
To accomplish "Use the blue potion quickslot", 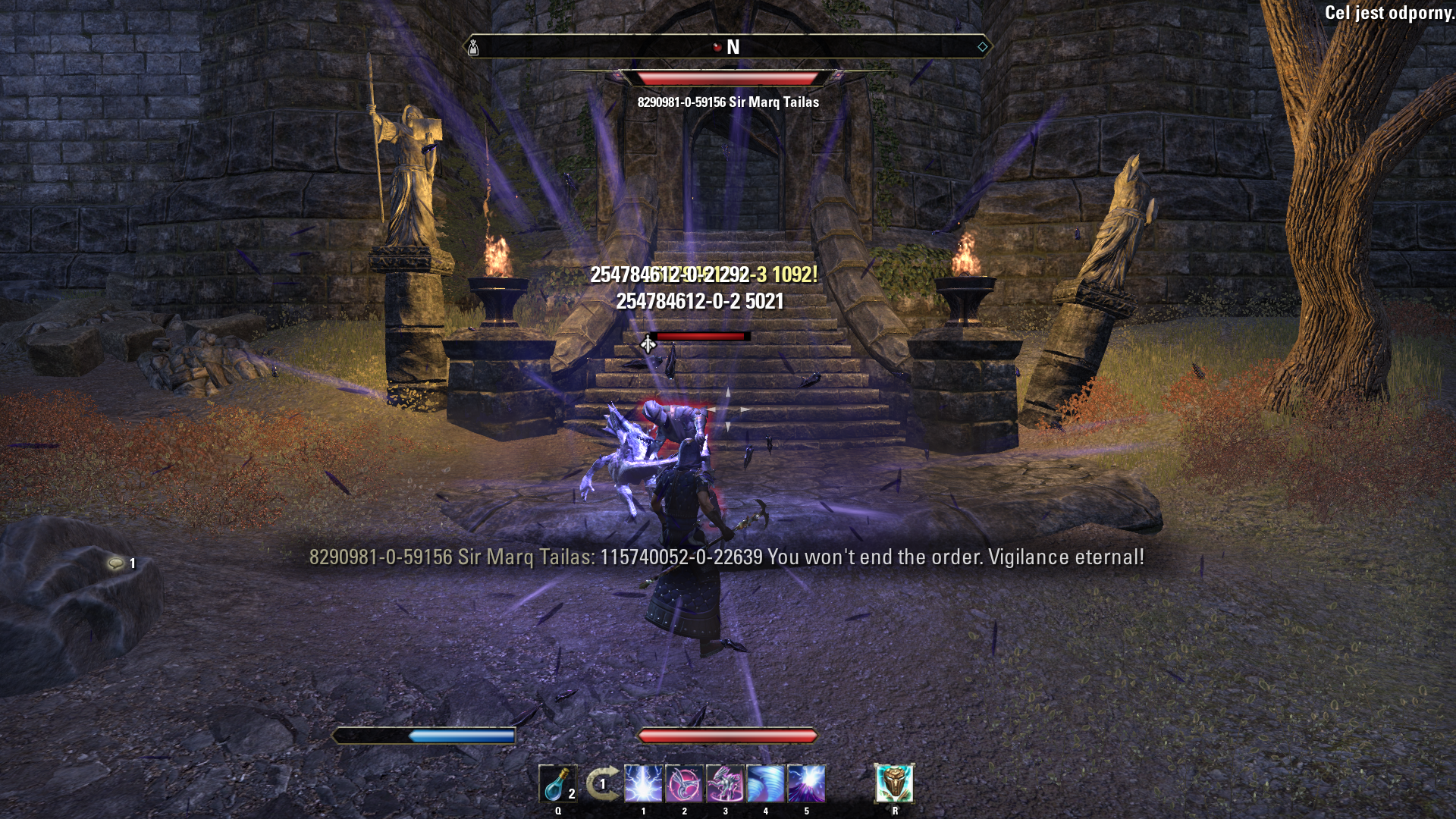I will [557, 784].
